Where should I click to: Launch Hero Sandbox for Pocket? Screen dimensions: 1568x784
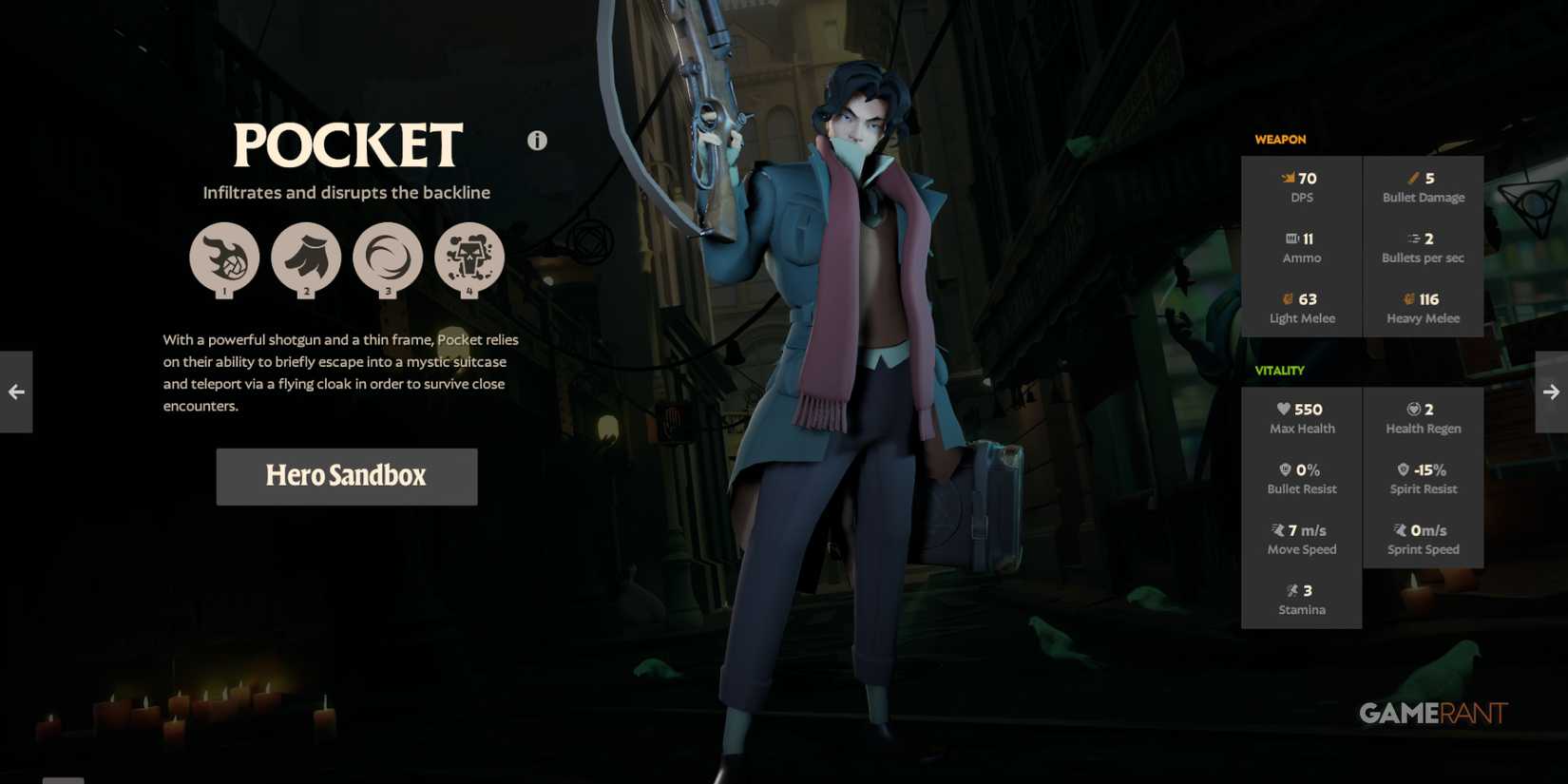346,476
